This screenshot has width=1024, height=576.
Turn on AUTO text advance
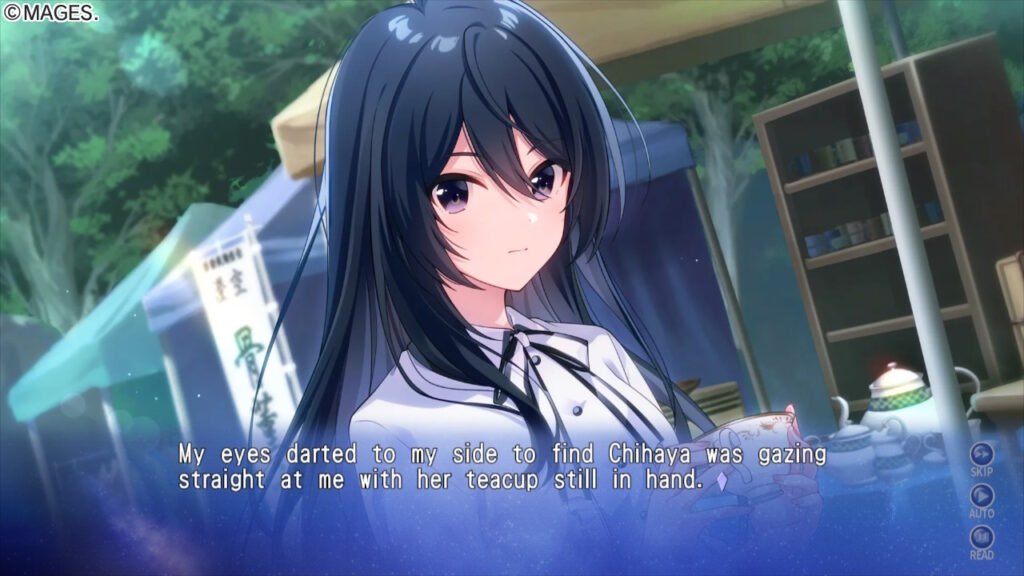point(981,496)
